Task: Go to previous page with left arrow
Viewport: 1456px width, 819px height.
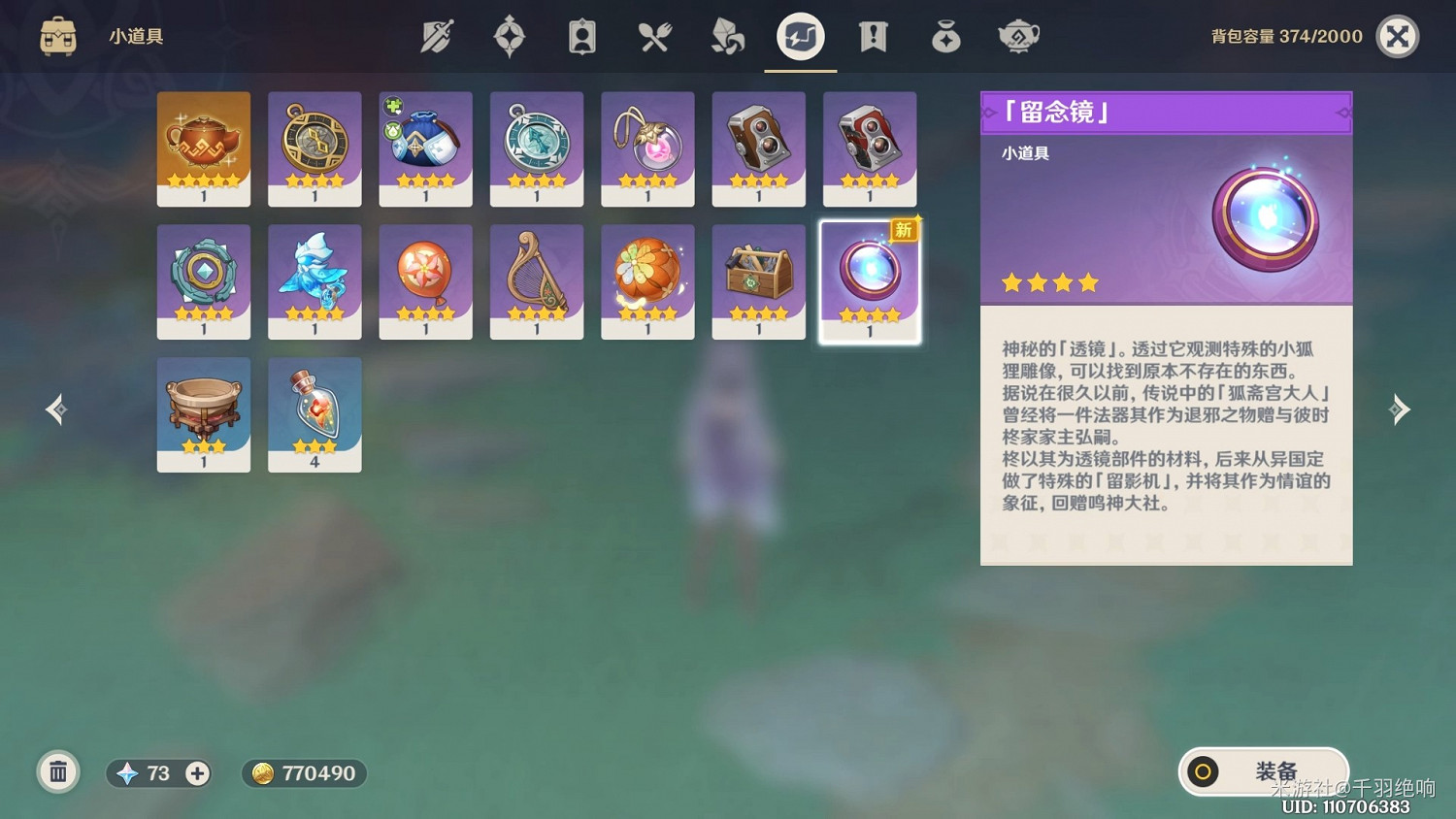Action: pyautogui.click(x=55, y=409)
